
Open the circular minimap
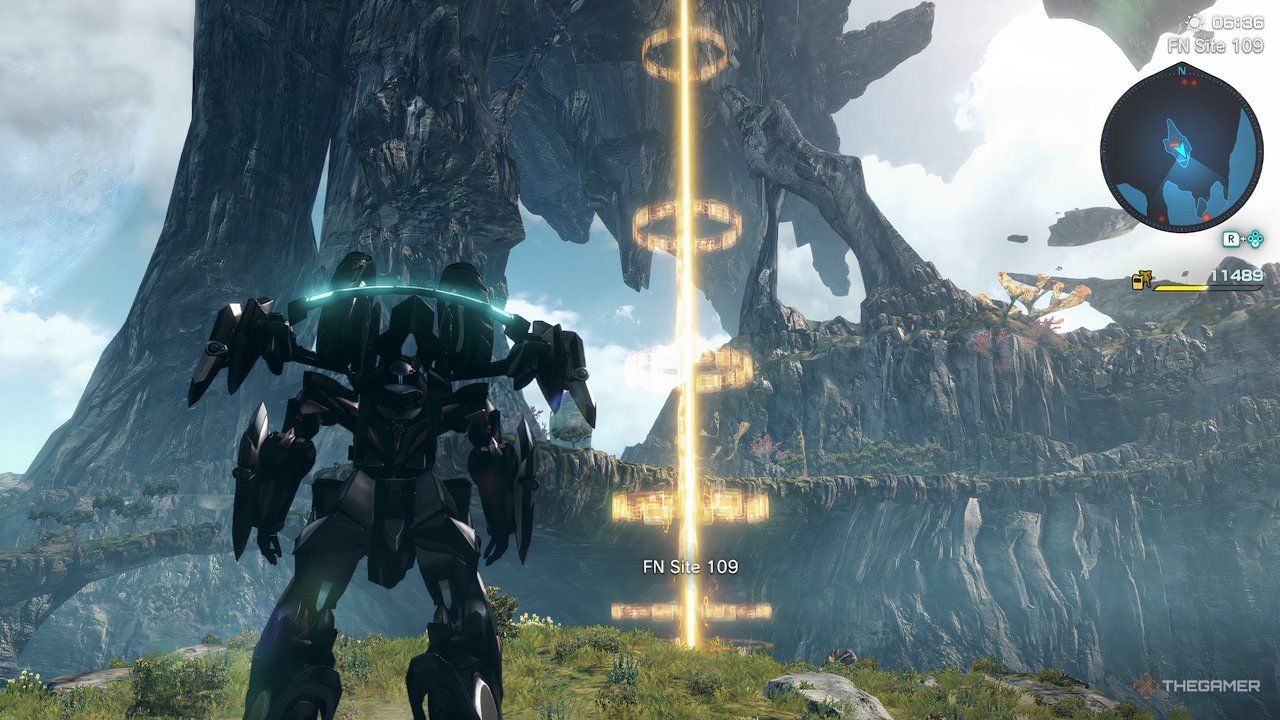click(x=1181, y=147)
